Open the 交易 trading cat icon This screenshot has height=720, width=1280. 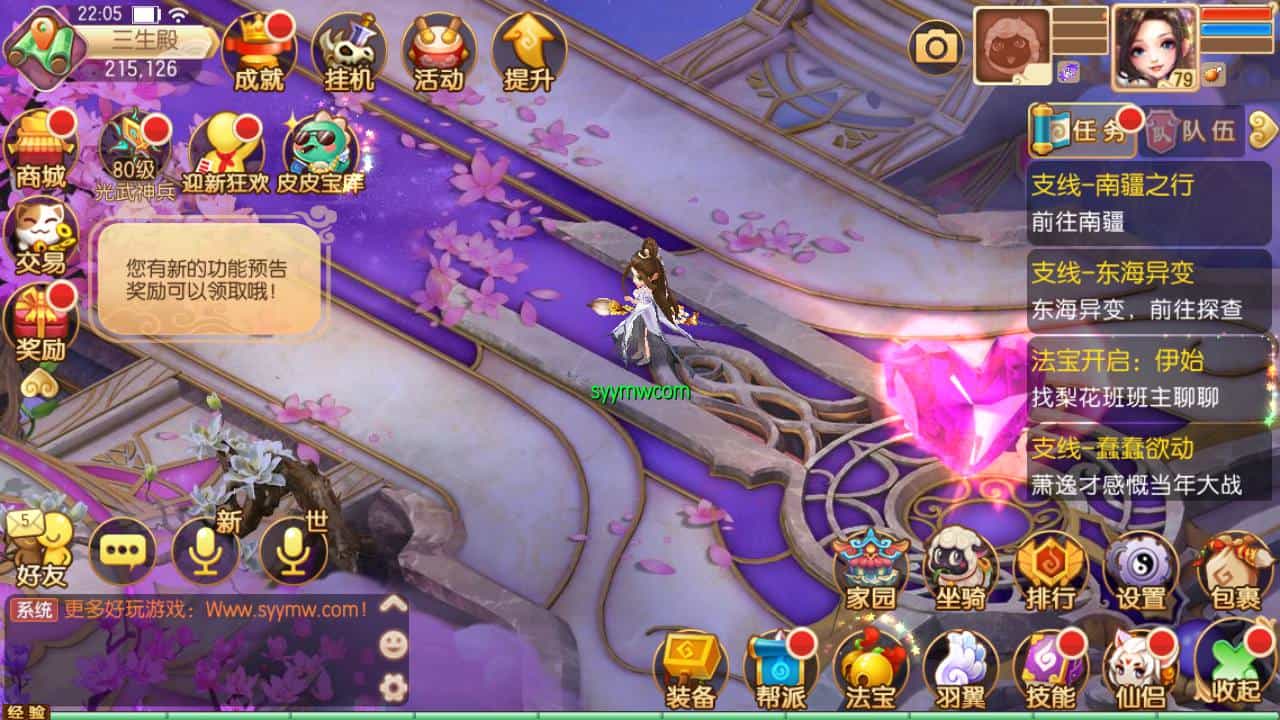[40, 237]
